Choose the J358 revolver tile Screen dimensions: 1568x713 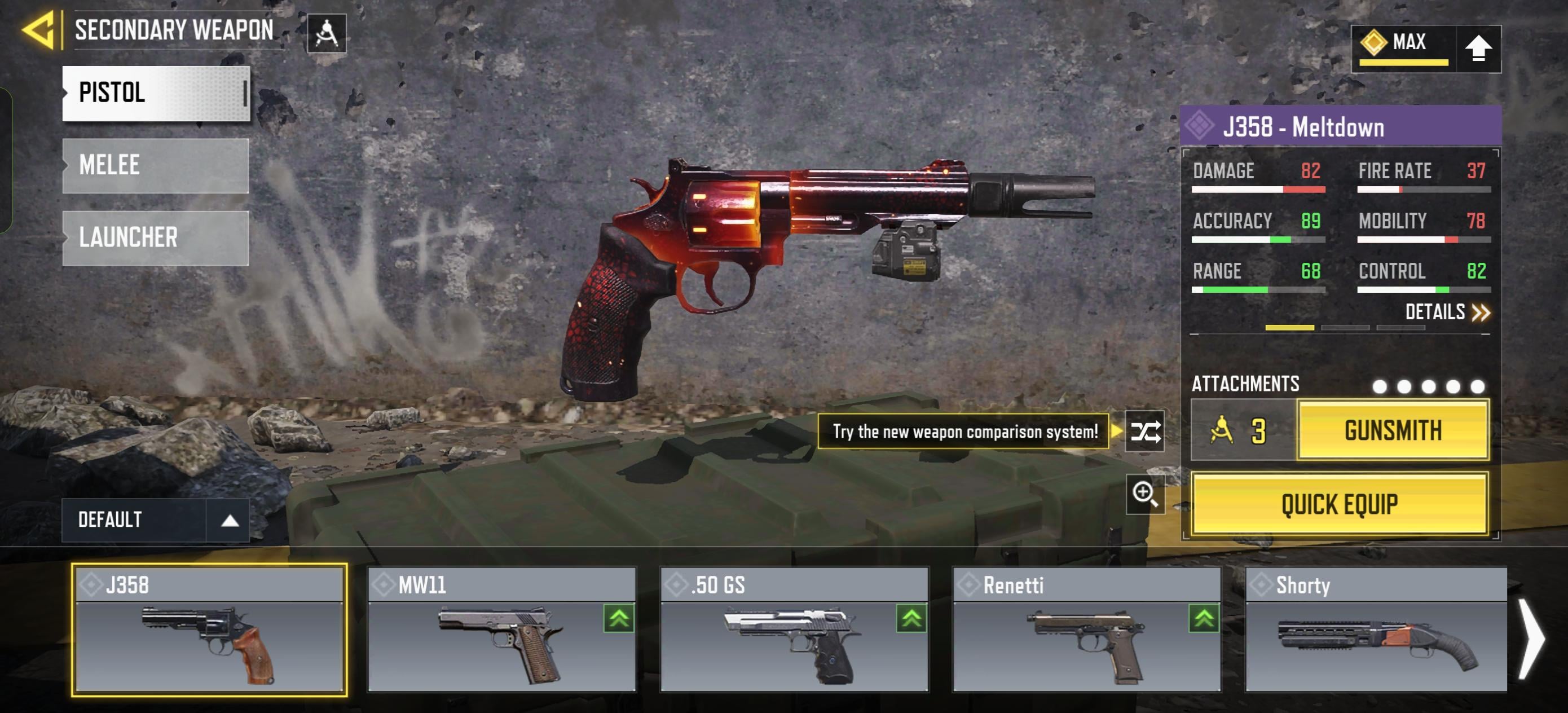coord(209,630)
